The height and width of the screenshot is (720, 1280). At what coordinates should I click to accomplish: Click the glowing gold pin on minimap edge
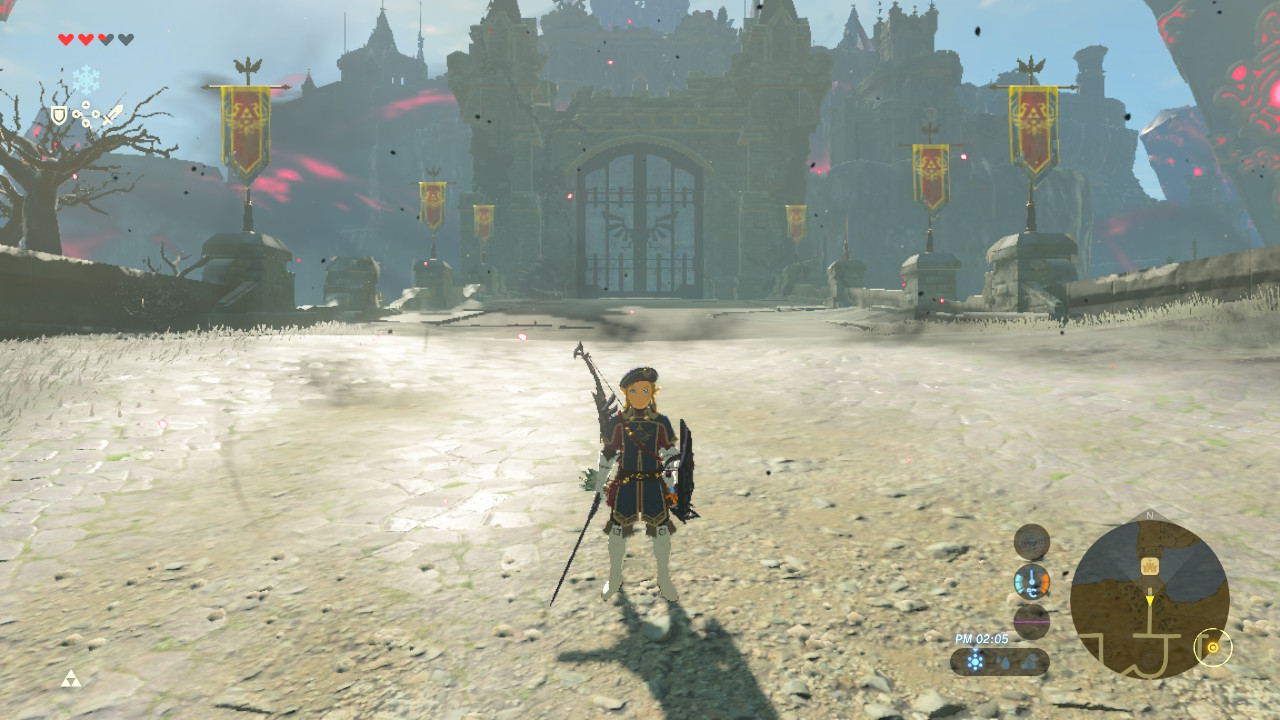pyautogui.click(x=1213, y=647)
